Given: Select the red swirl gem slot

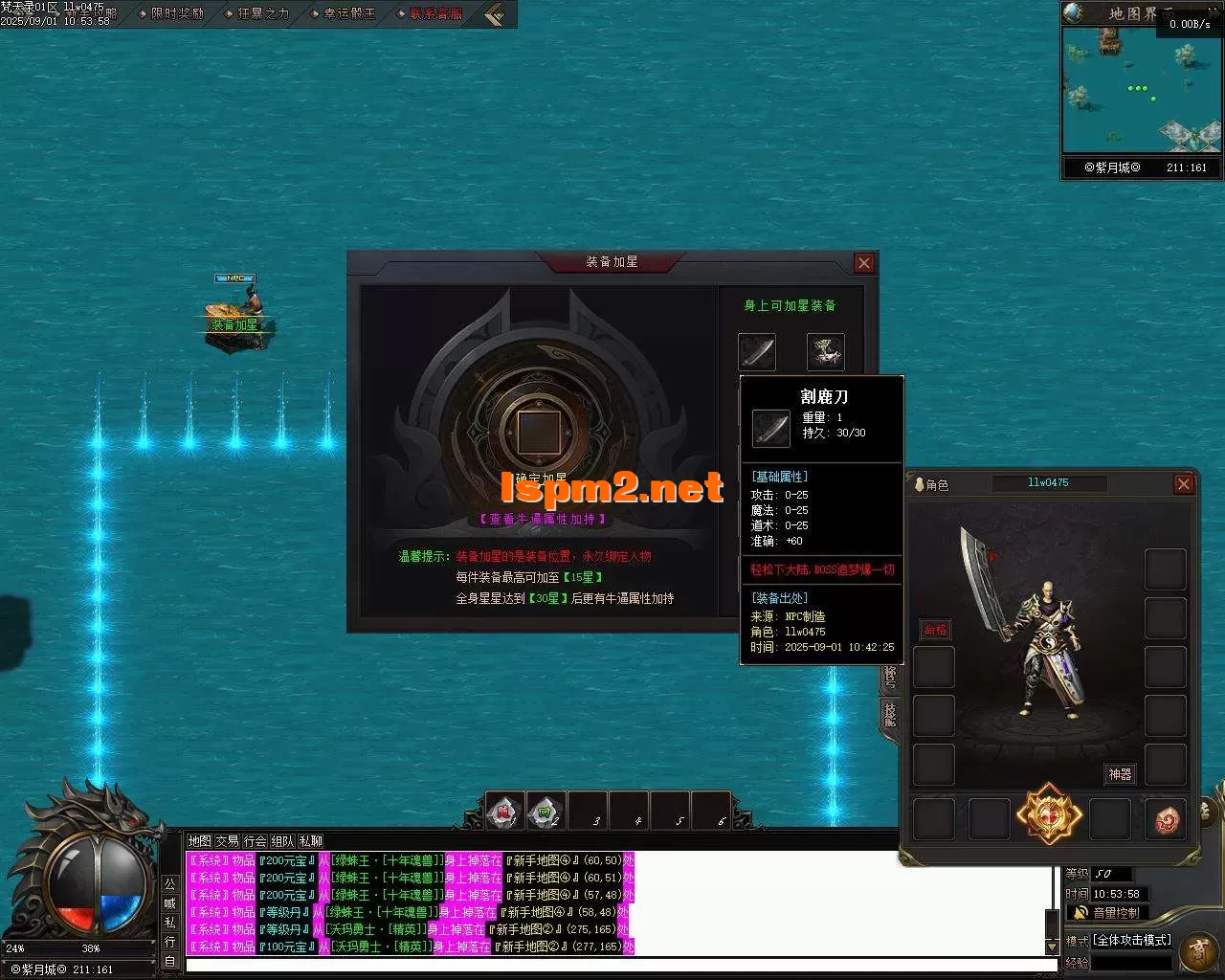Looking at the screenshot, I should click(x=1166, y=819).
